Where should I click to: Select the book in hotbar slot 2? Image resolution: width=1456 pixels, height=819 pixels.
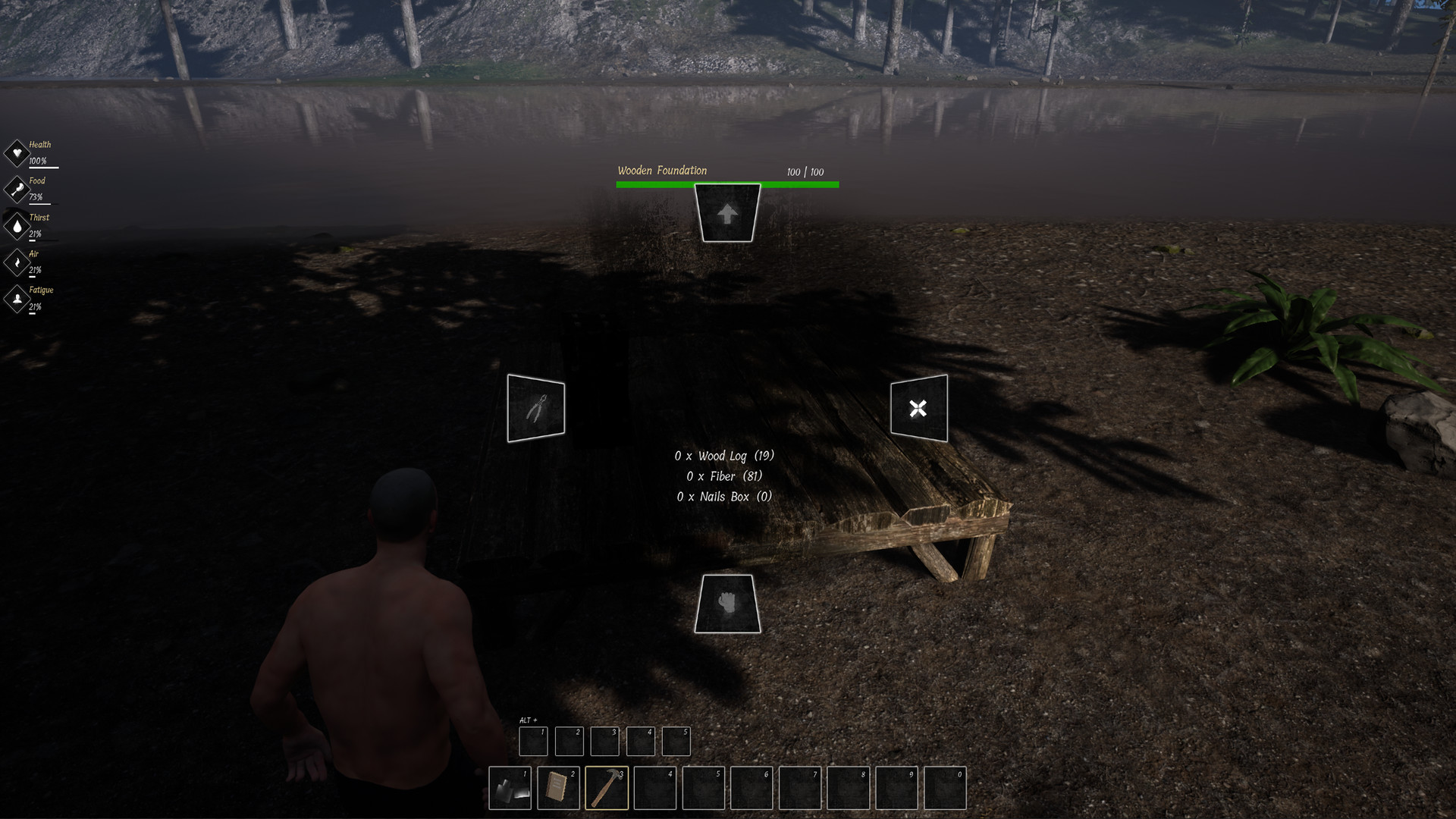[558, 788]
